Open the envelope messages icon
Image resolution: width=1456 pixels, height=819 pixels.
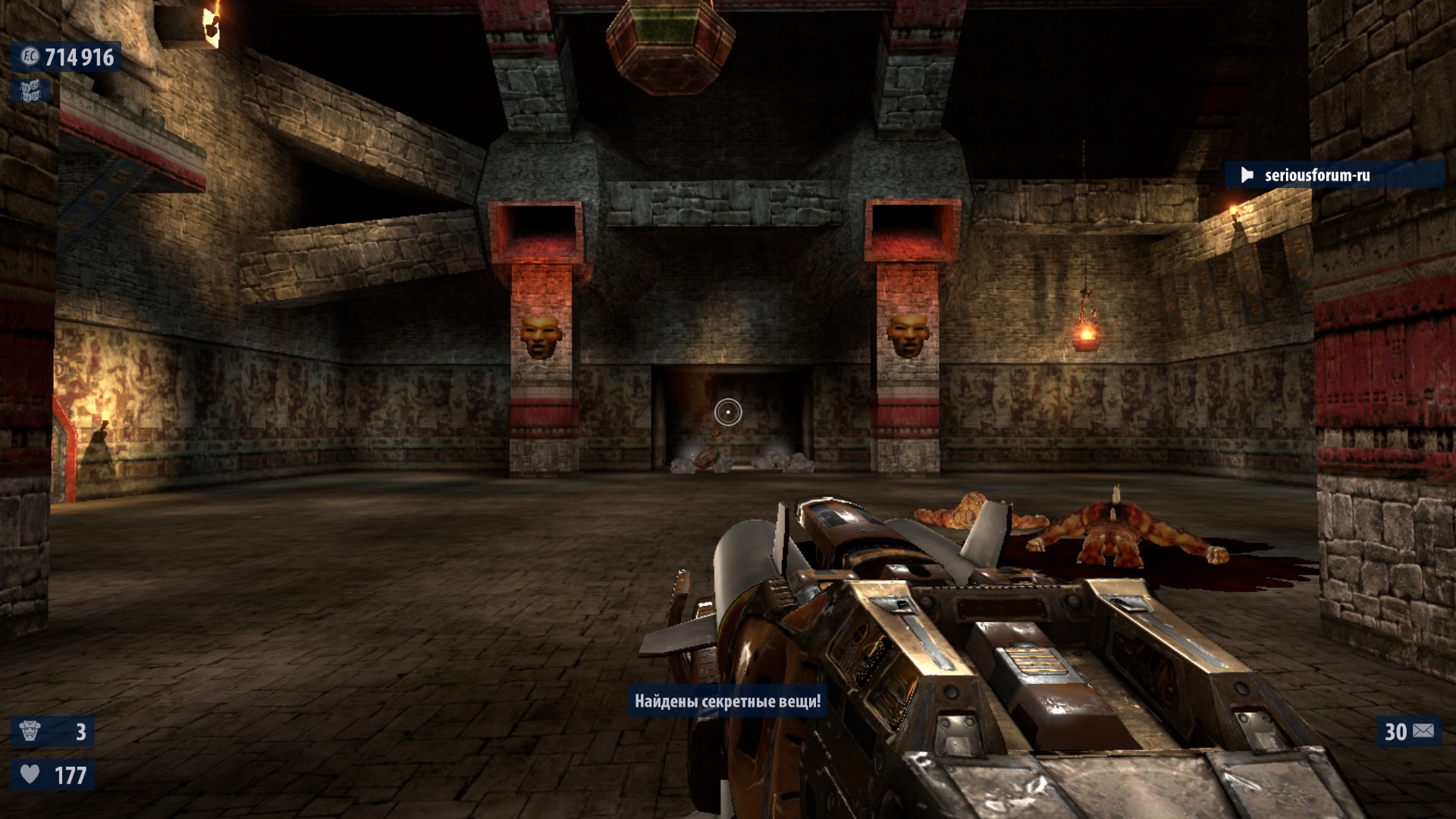1423,731
